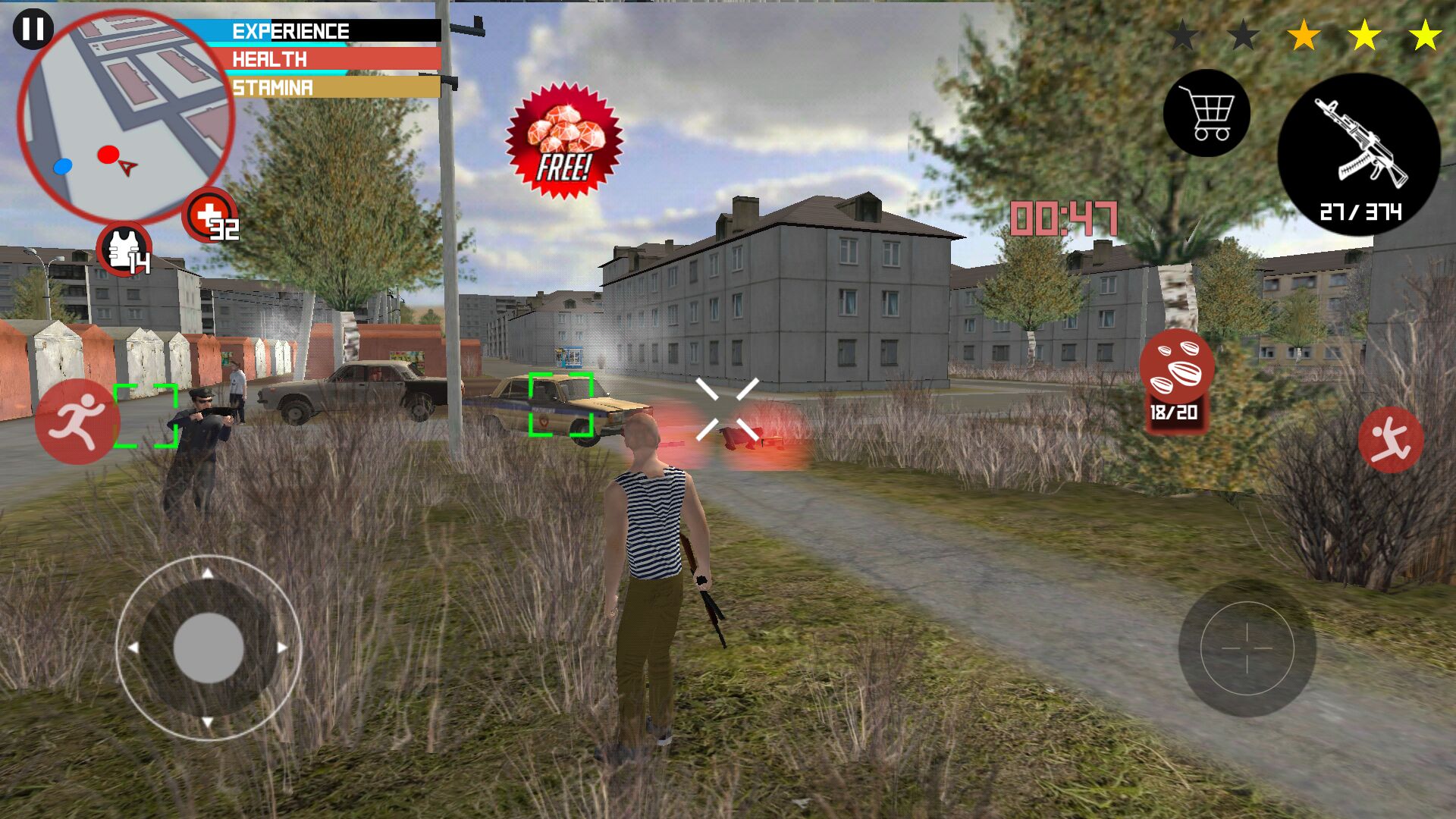Claim the FREE gems offer badge
Screen dimensions: 1456x819
point(564,142)
